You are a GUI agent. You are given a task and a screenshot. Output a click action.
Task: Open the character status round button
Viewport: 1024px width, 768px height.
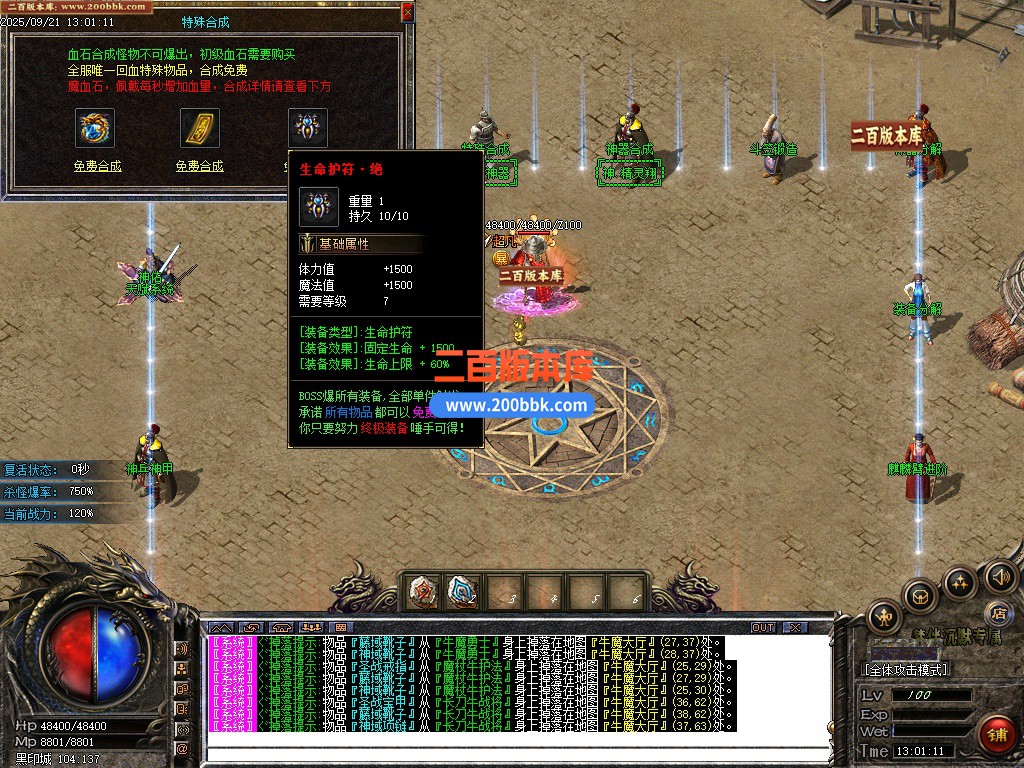tap(884, 615)
